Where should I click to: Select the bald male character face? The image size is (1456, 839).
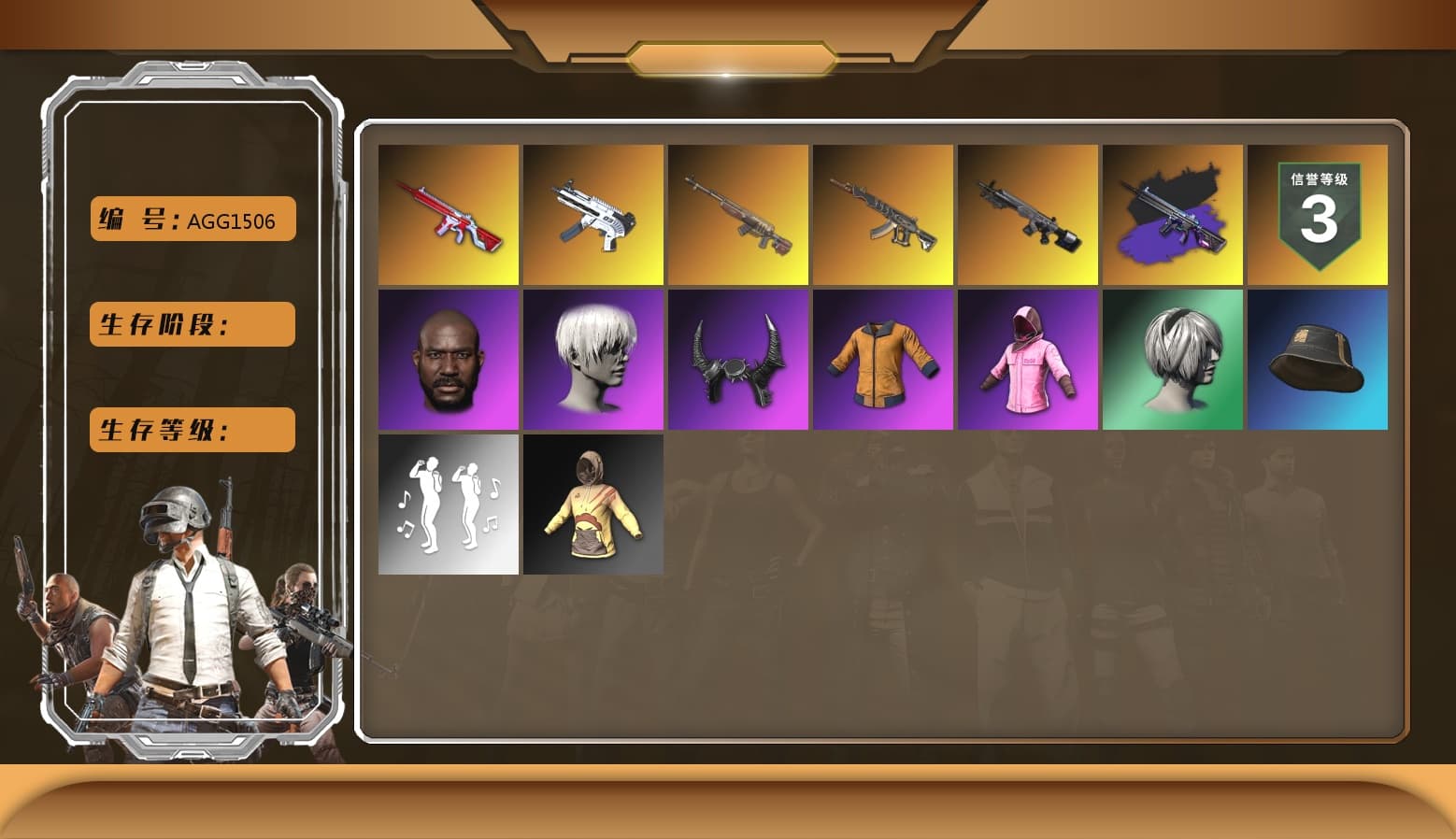click(x=447, y=359)
